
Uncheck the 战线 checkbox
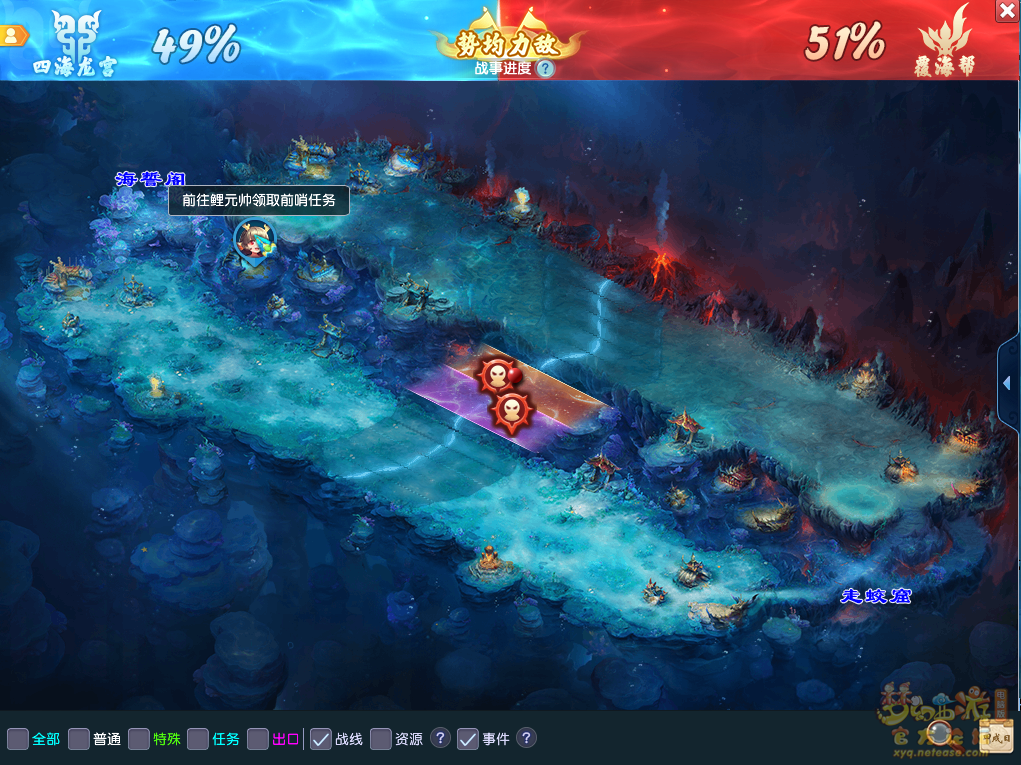[x=321, y=739]
